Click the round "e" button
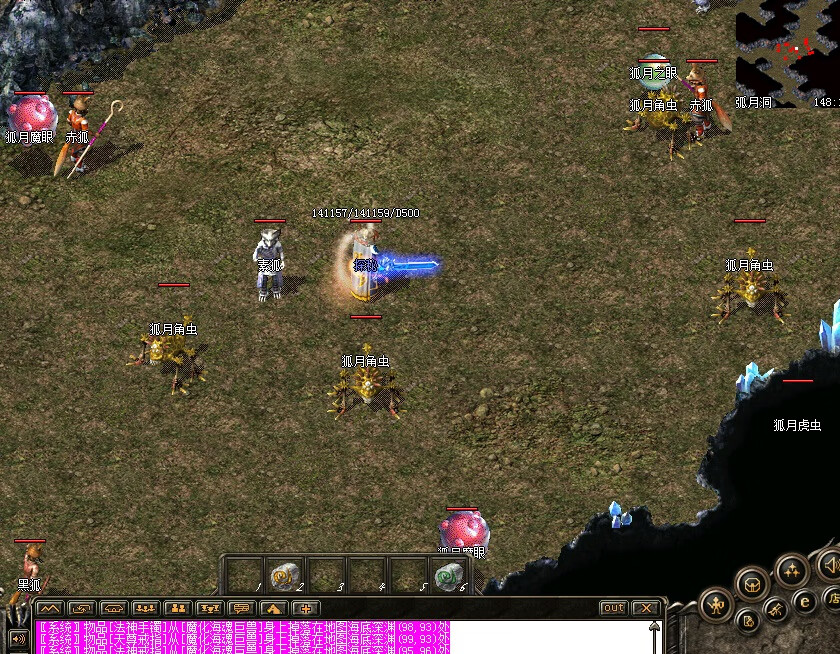Viewport: 840px width, 654px height. coord(804,602)
